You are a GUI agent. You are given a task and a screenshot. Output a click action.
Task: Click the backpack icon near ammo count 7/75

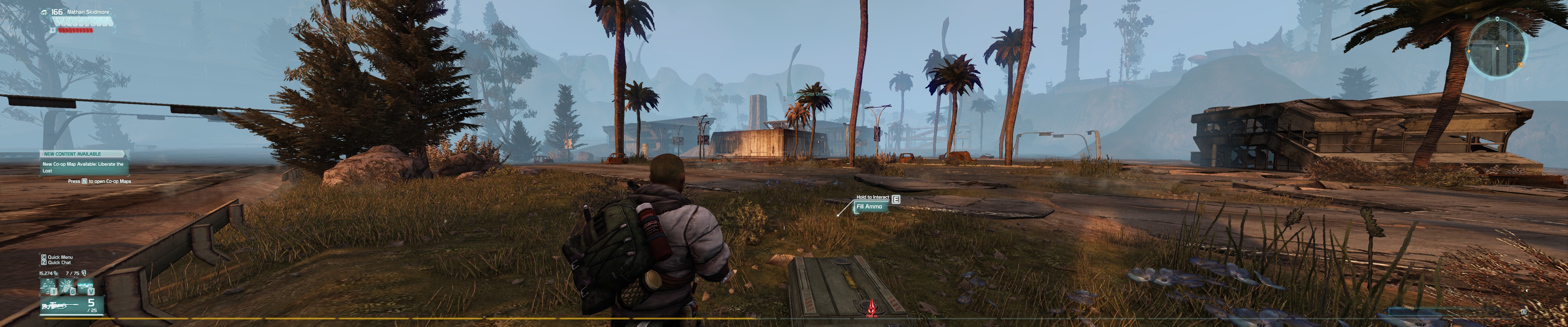click(84, 273)
